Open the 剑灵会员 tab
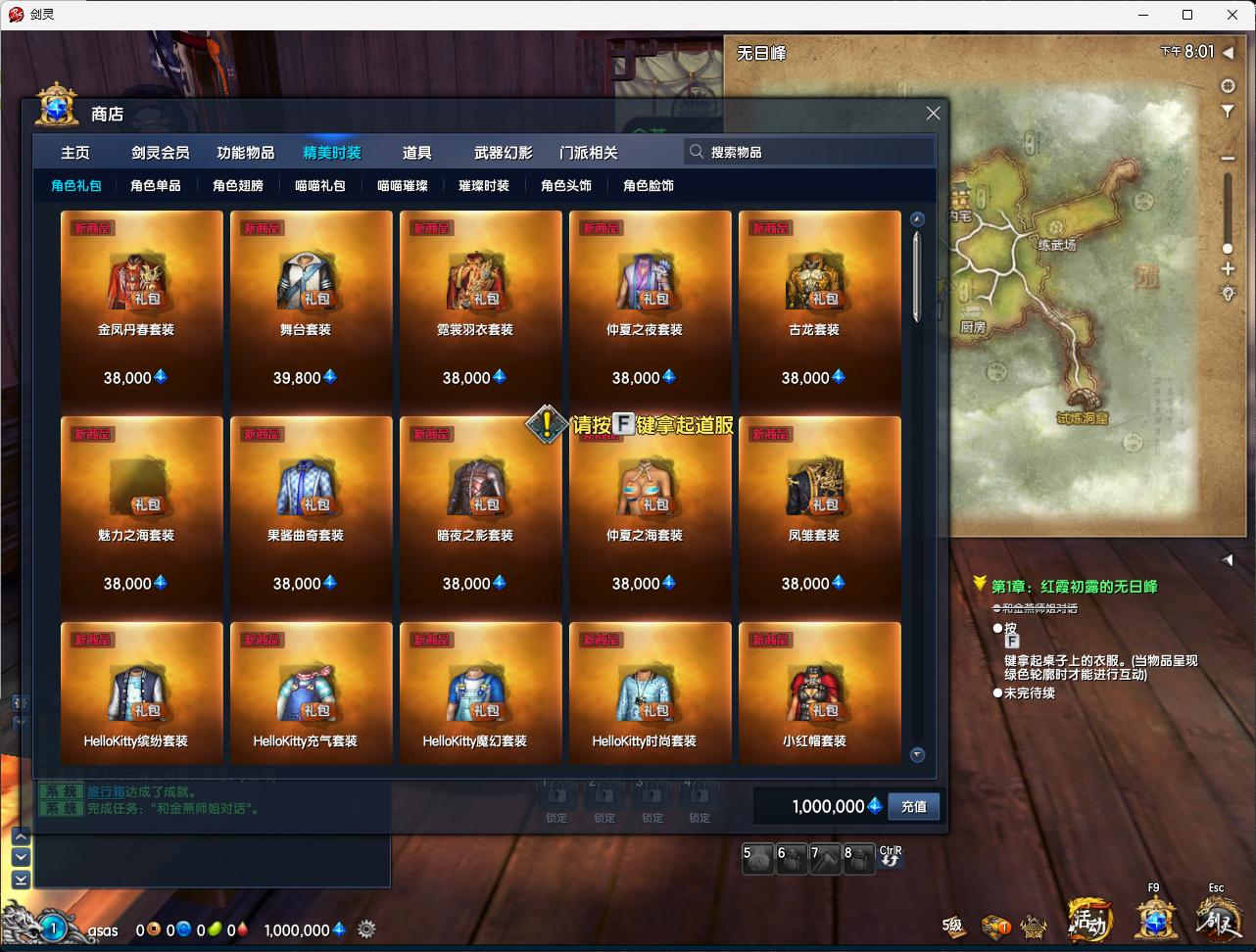This screenshot has width=1256, height=952. click(x=161, y=153)
